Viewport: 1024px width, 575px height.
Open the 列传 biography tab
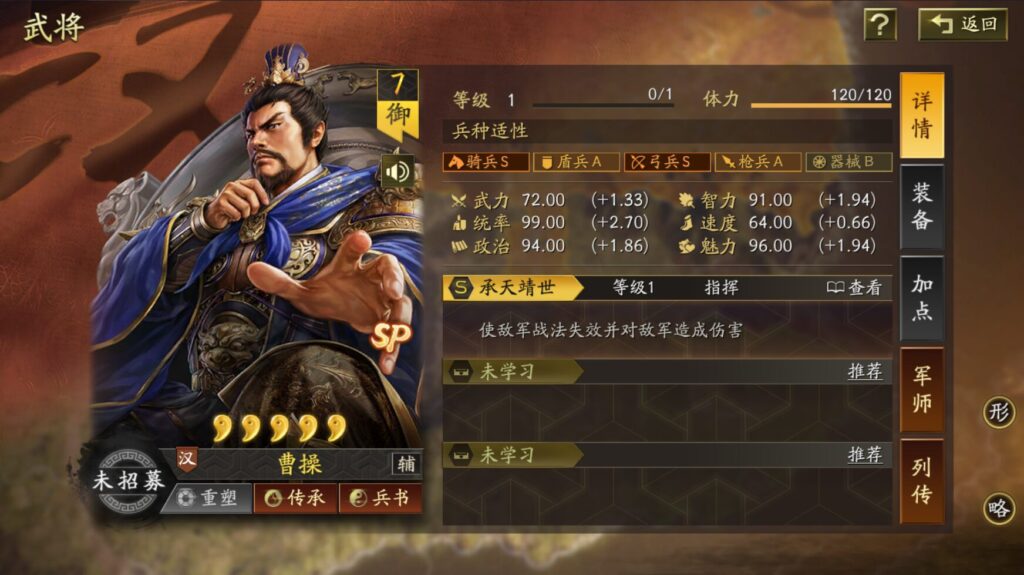coord(921,481)
